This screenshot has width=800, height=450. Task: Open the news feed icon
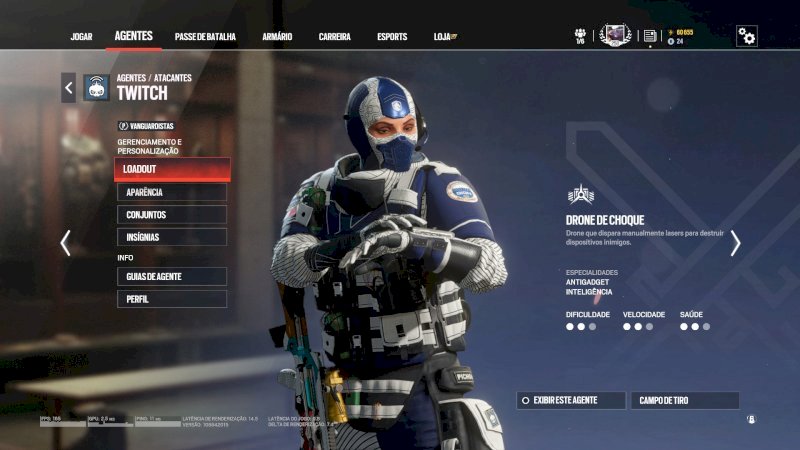tap(650, 36)
